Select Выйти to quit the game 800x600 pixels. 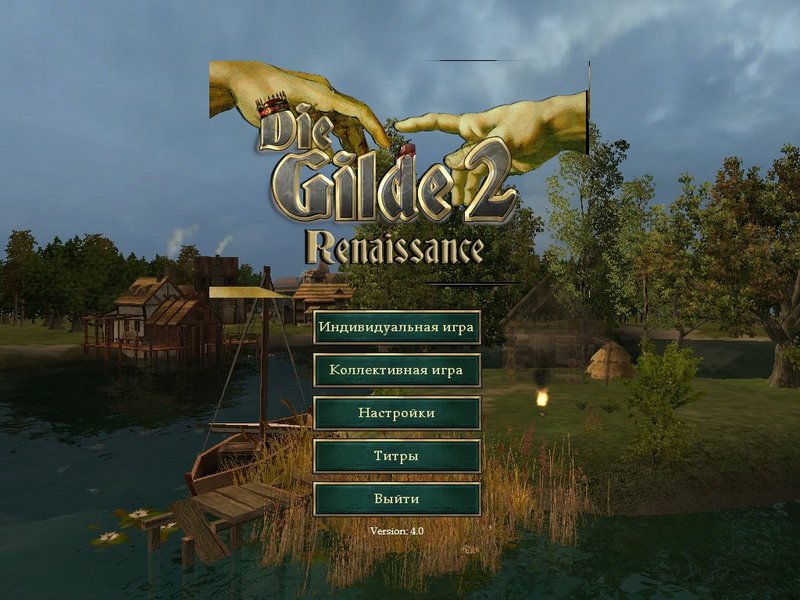point(397,499)
